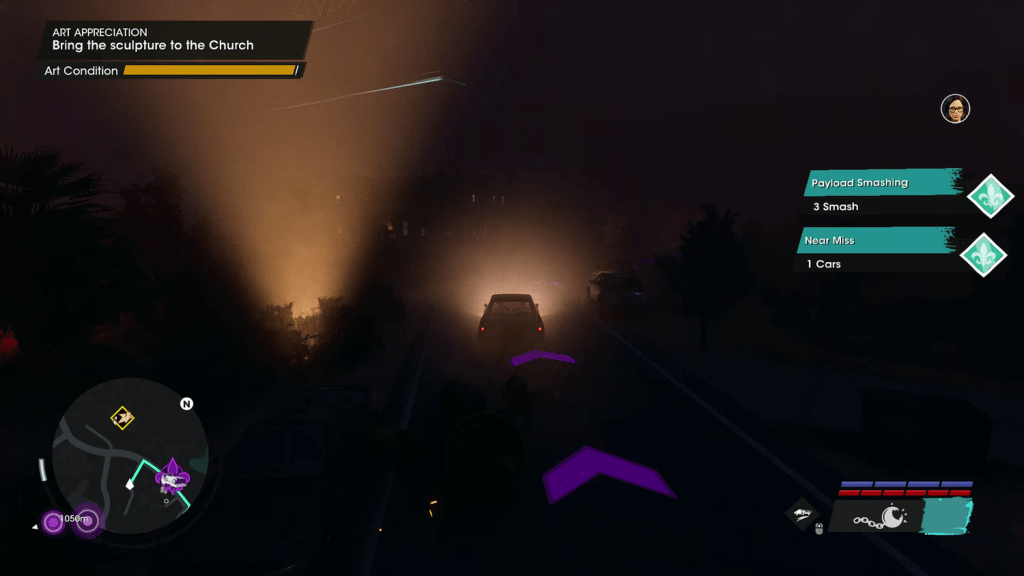Click the fleur-de-lis badge beside Payload Smashing
This screenshot has width=1024, height=576.
[x=991, y=196]
